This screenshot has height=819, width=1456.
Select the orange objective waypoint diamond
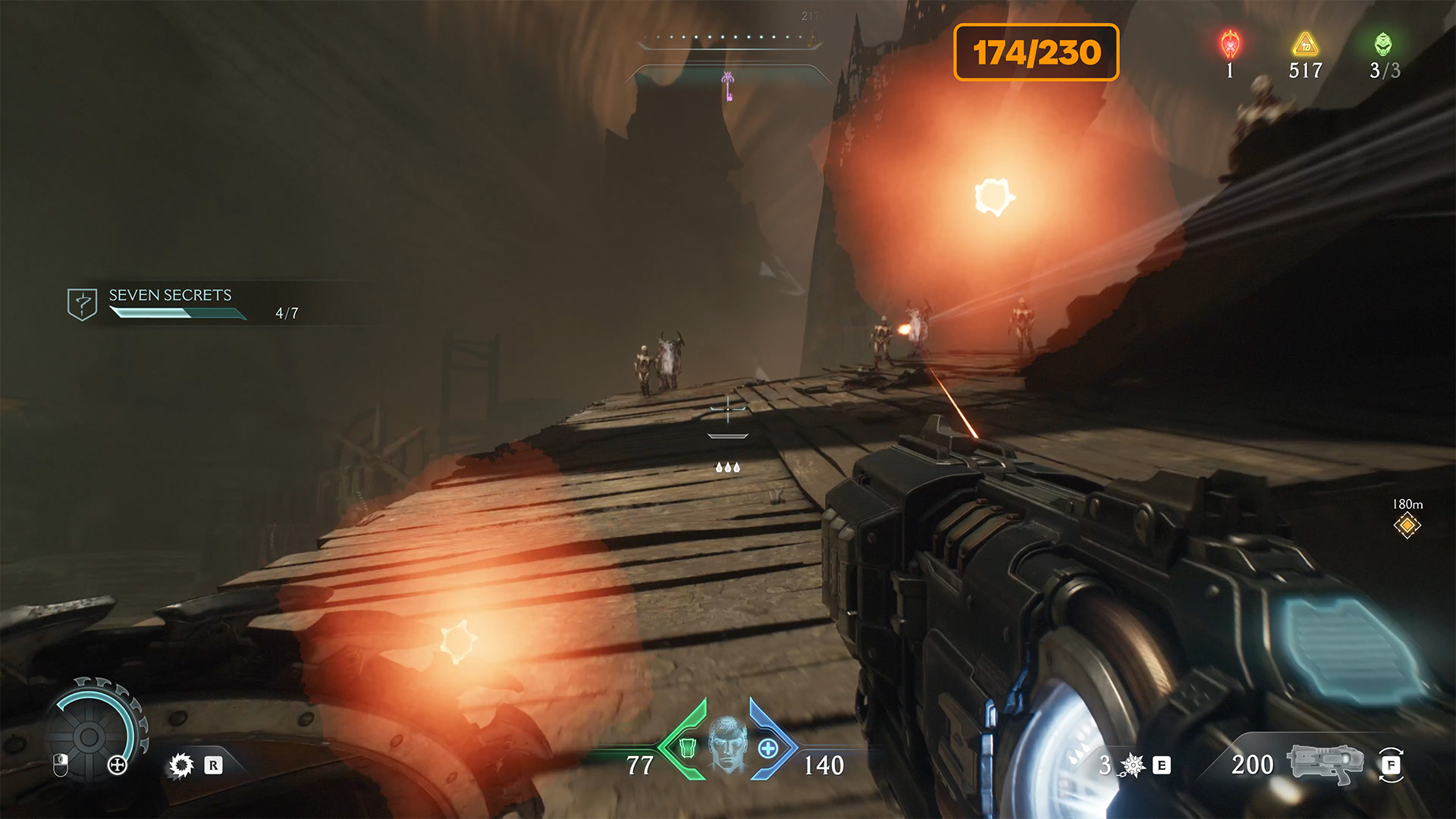tap(1407, 525)
